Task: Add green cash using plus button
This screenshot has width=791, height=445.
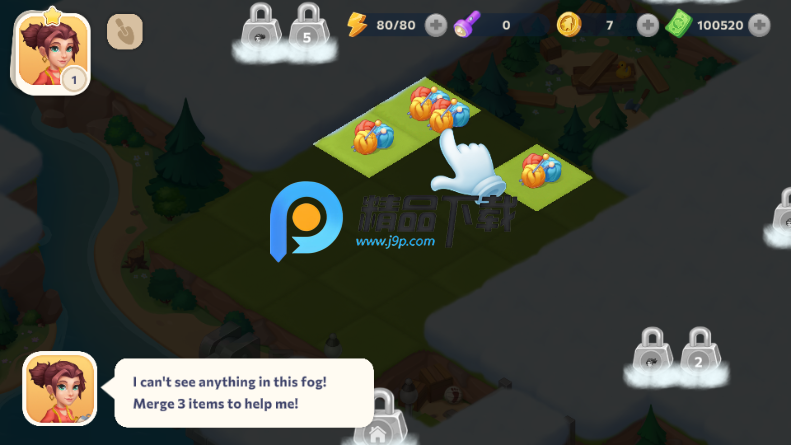Action: [x=765, y=25]
